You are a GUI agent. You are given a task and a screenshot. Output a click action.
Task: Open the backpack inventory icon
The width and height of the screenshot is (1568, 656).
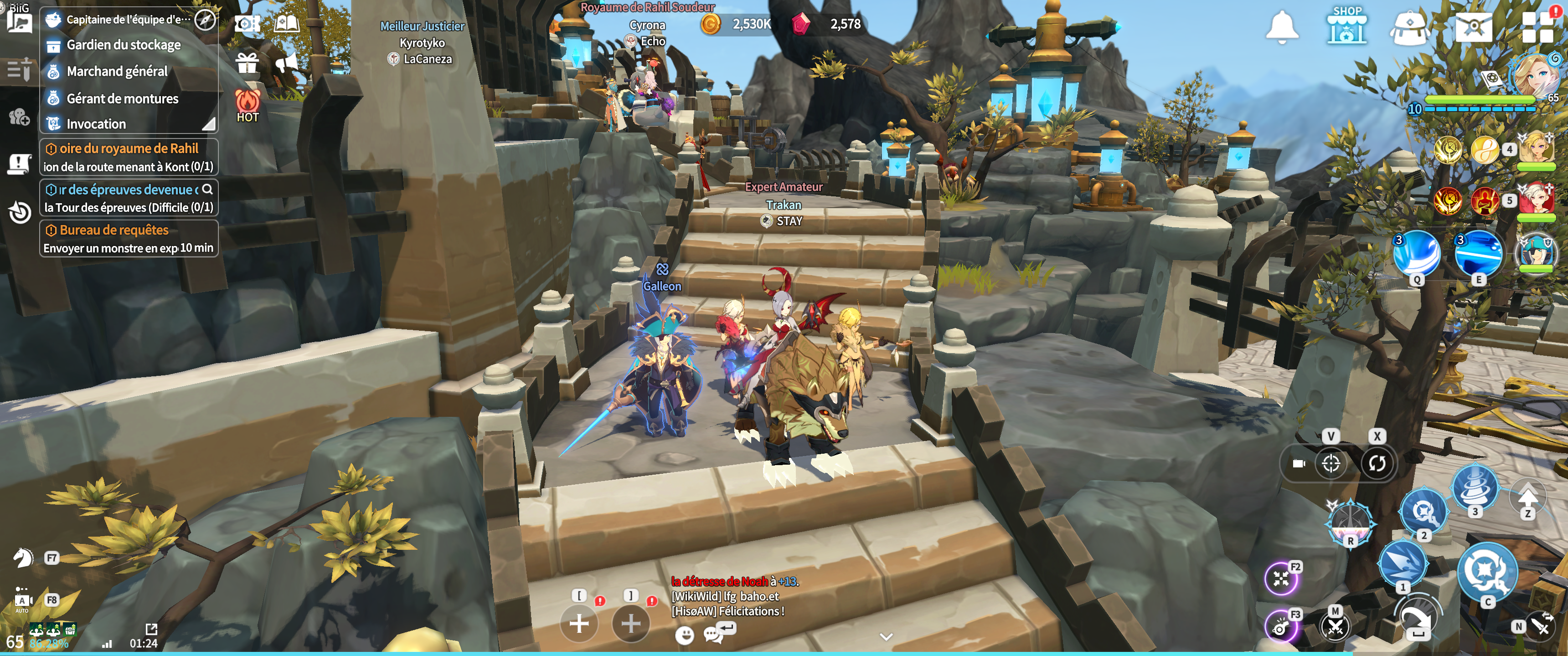1410,27
